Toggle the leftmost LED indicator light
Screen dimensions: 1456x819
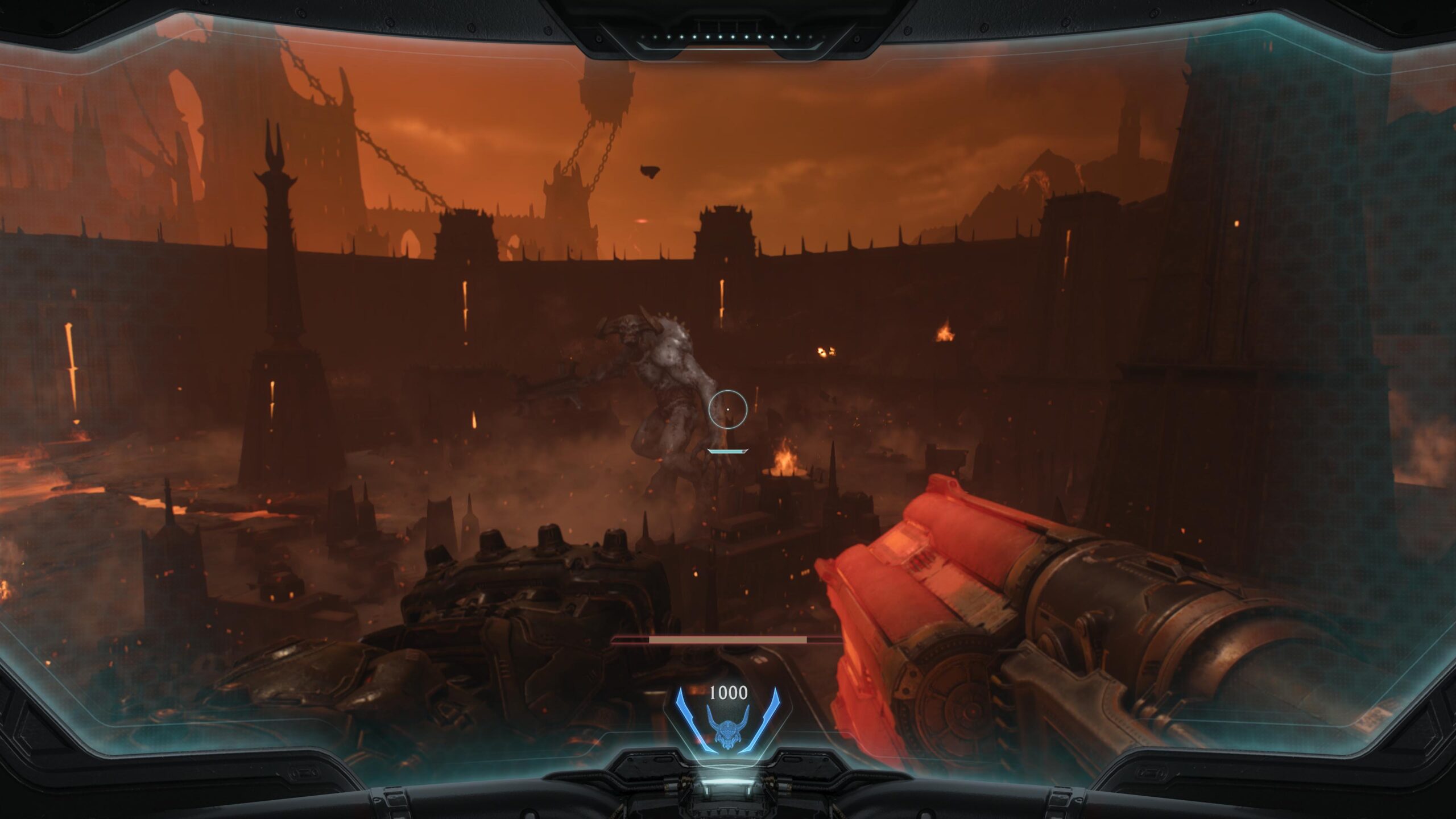[642, 38]
